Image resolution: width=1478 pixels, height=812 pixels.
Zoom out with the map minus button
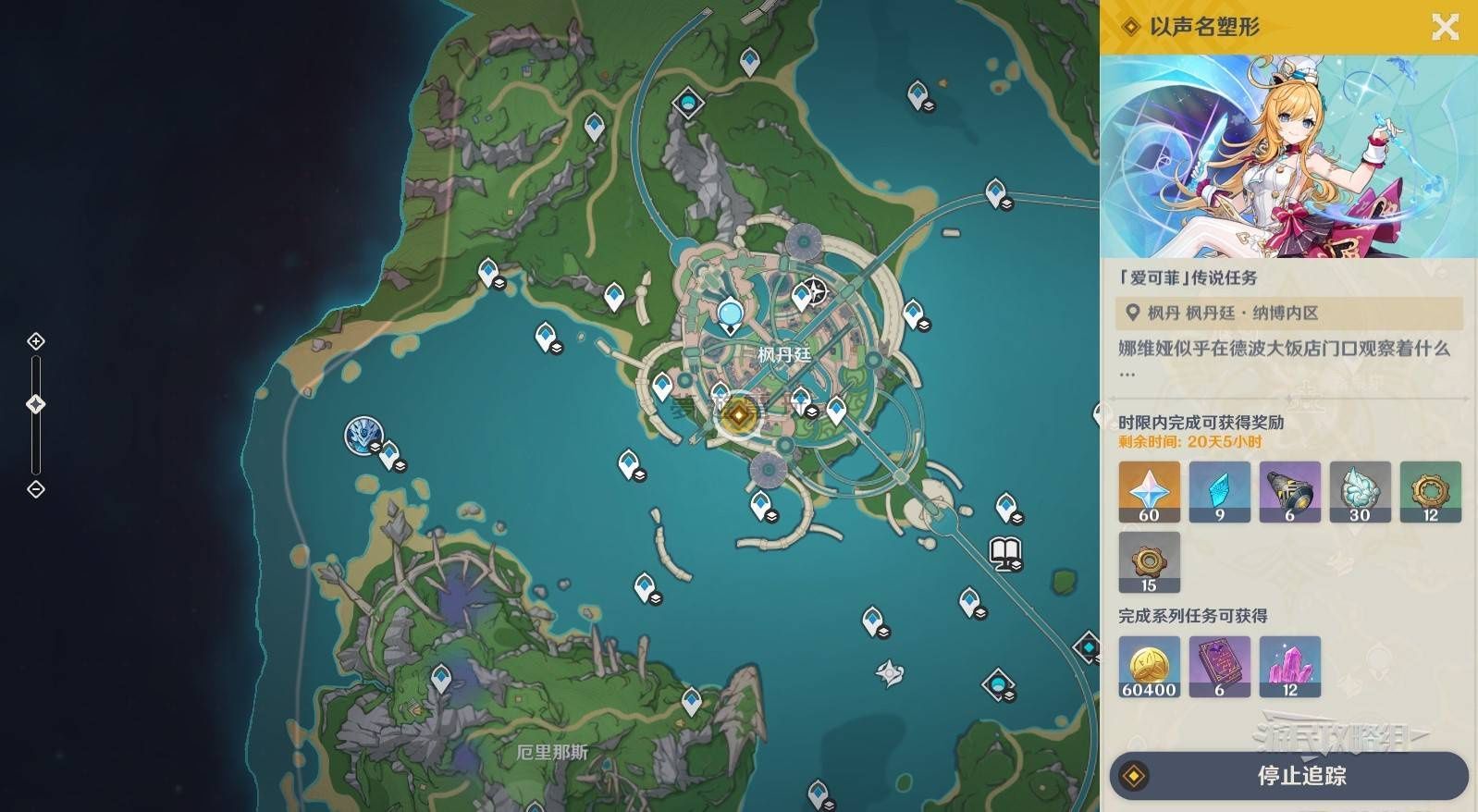pos(36,488)
